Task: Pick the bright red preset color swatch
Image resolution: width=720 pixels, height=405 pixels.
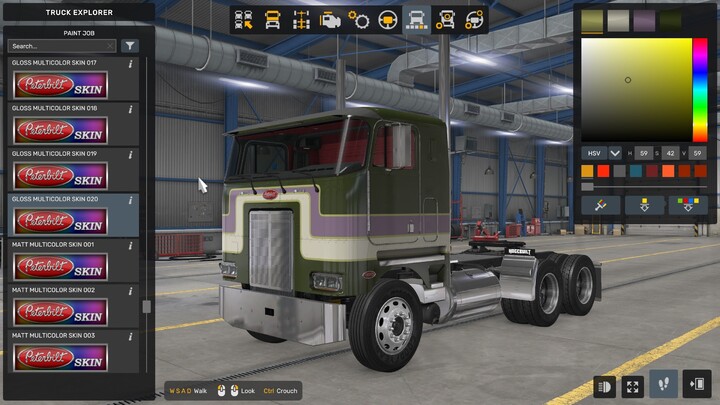Action: pos(601,171)
